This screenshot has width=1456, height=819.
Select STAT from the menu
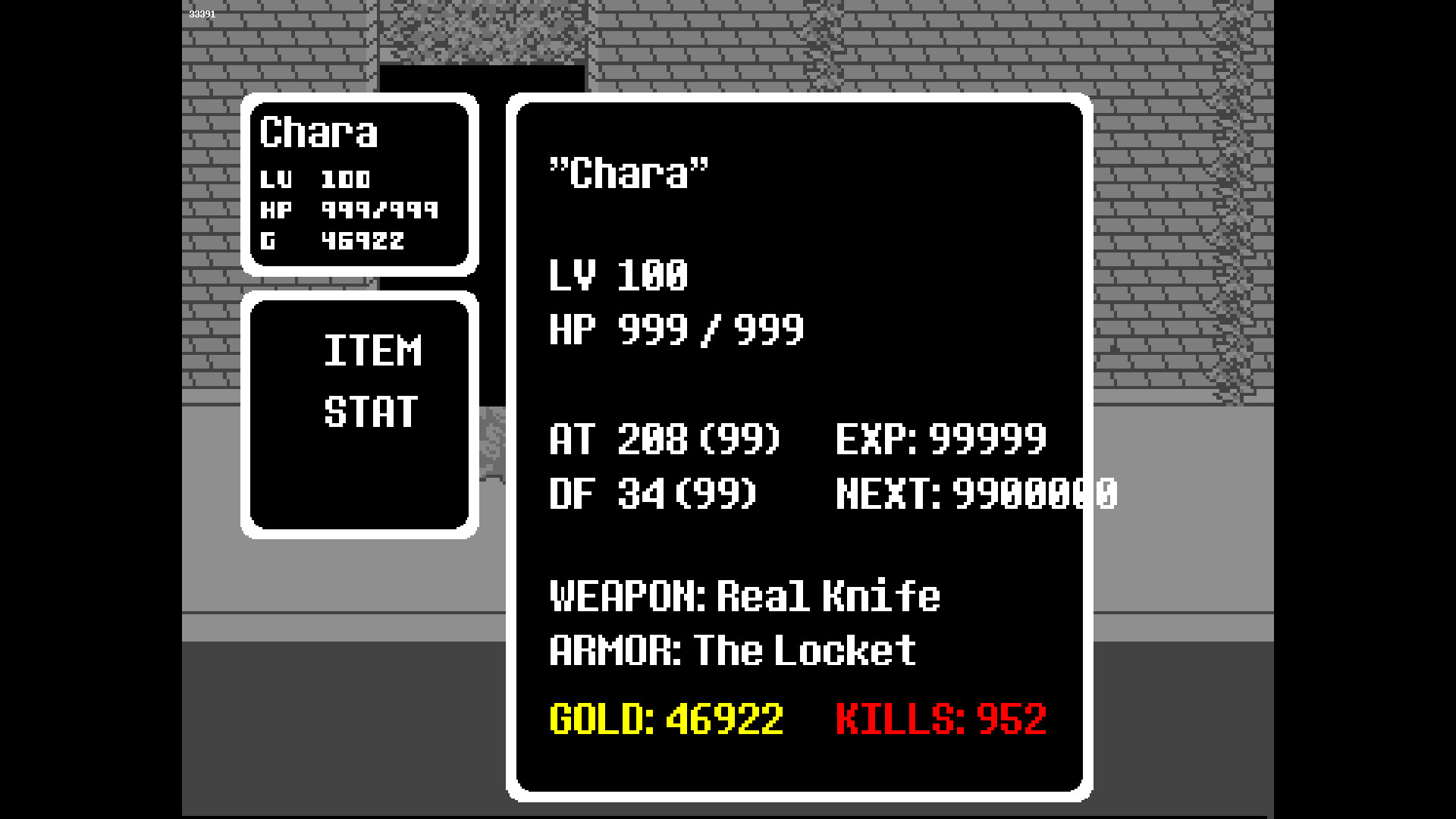372,410
